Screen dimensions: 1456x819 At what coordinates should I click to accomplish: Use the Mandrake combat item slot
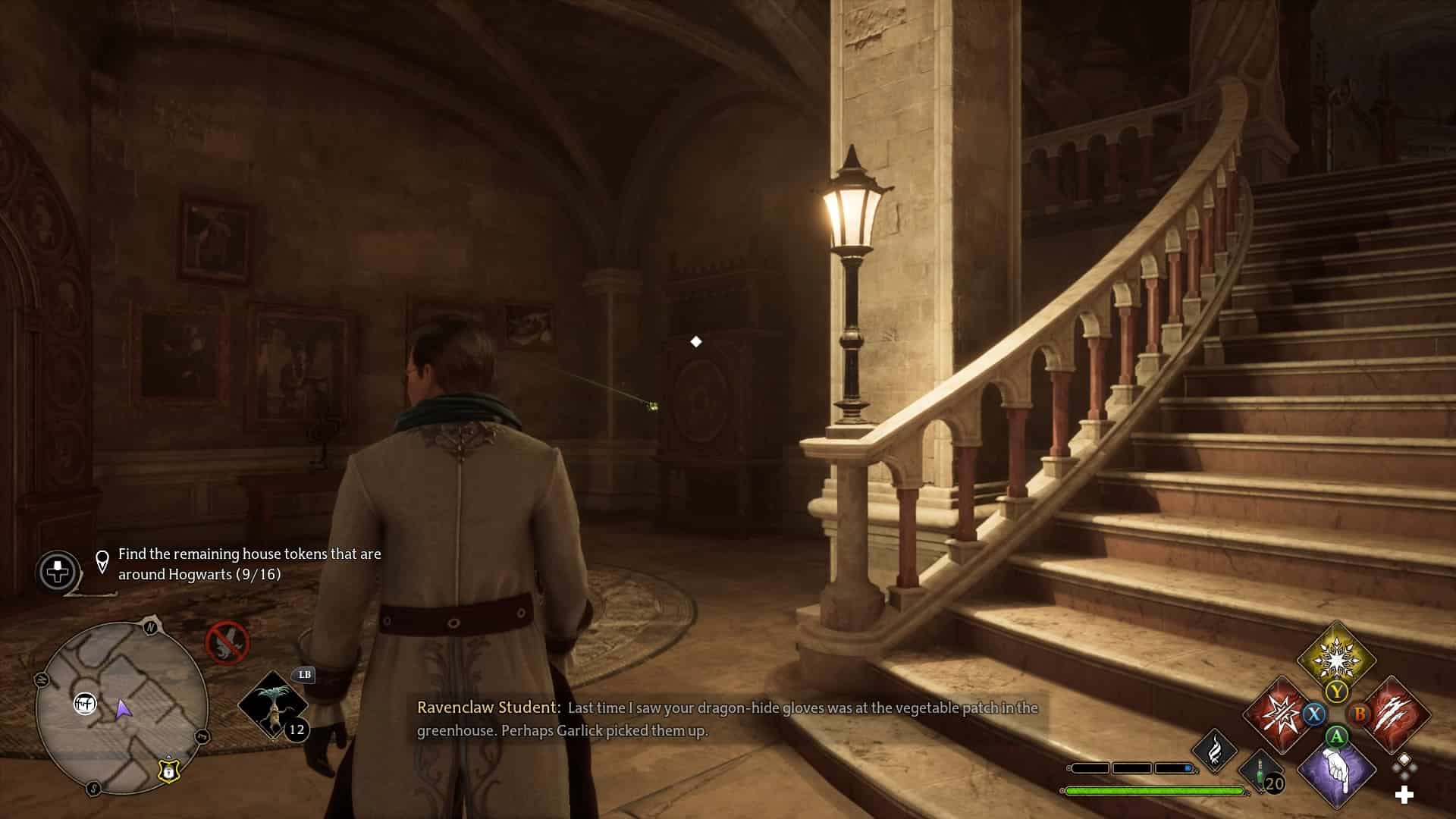[x=273, y=704]
